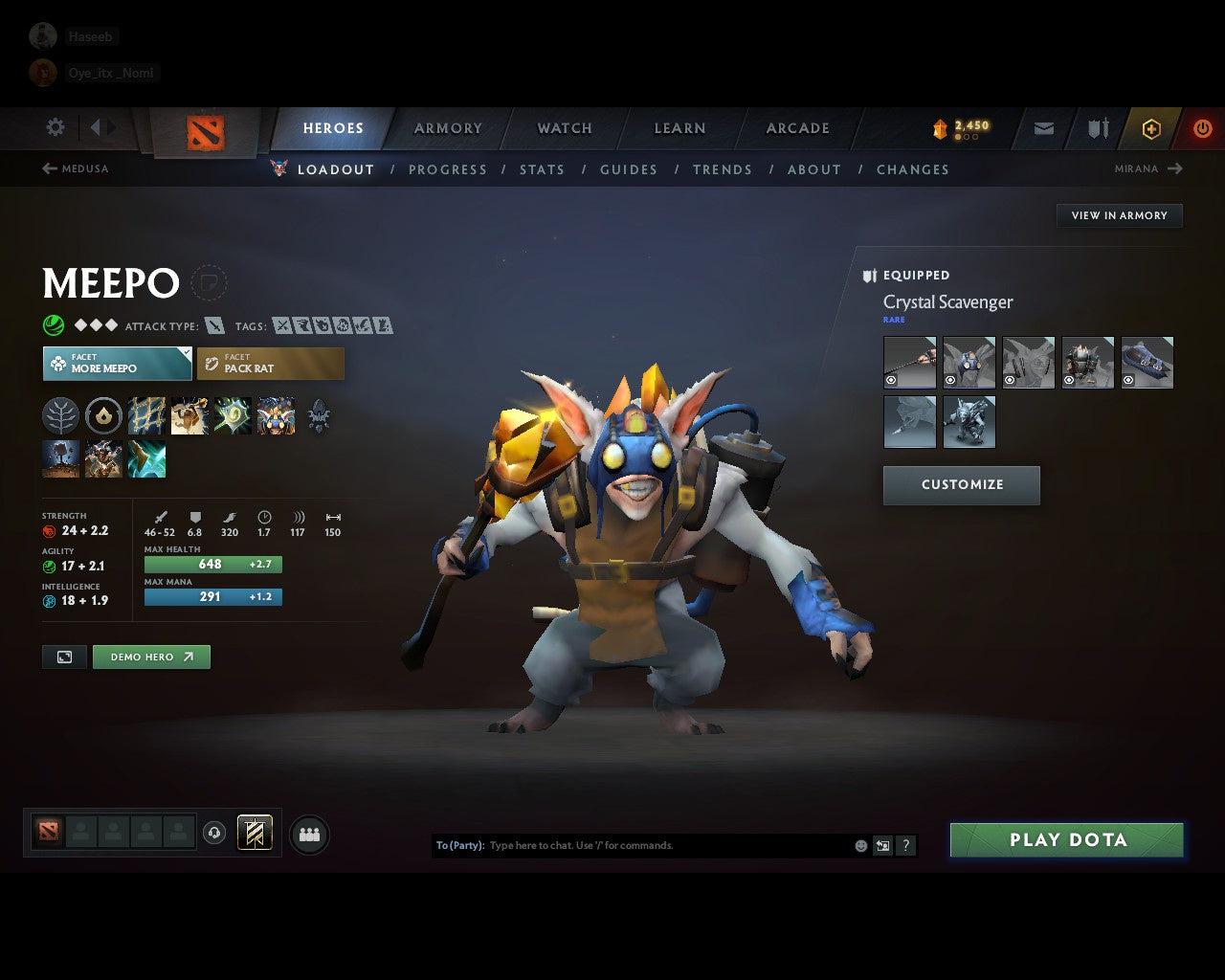Open the Dota 2 mail inbox icon
The height and width of the screenshot is (980, 1225).
click(1042, 128)
